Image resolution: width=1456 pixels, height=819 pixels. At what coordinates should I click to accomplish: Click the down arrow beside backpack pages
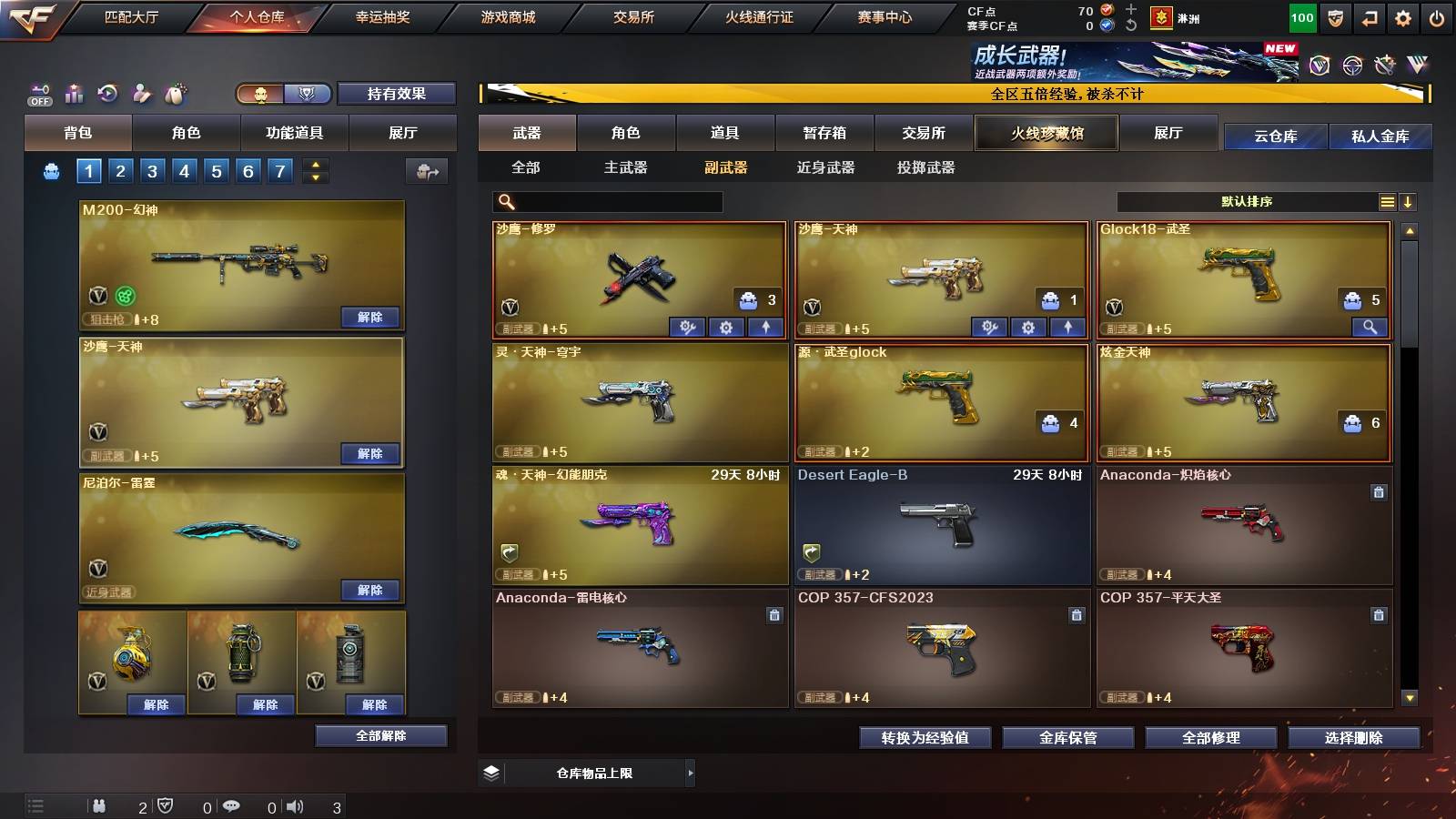tap(314, 177)
